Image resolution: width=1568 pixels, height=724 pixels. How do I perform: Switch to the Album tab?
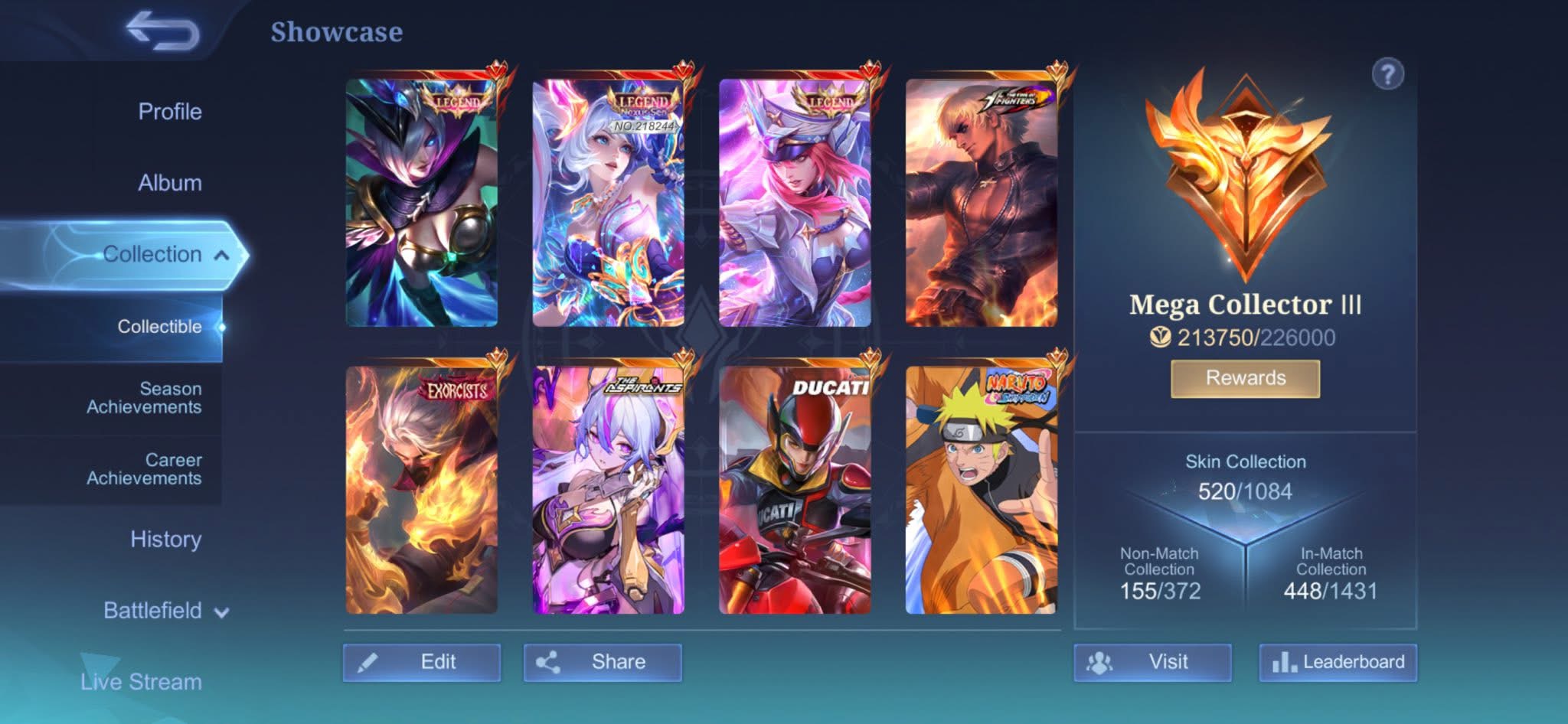tap(169, 183)
